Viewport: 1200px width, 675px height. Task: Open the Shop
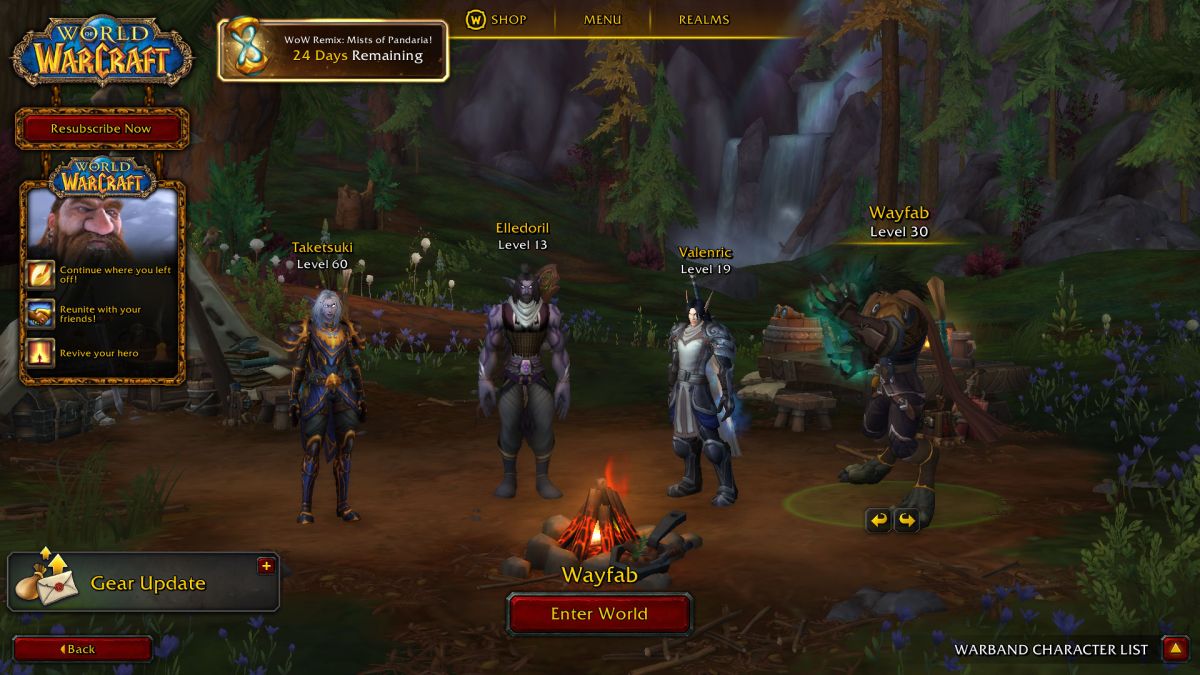[496, 19]
